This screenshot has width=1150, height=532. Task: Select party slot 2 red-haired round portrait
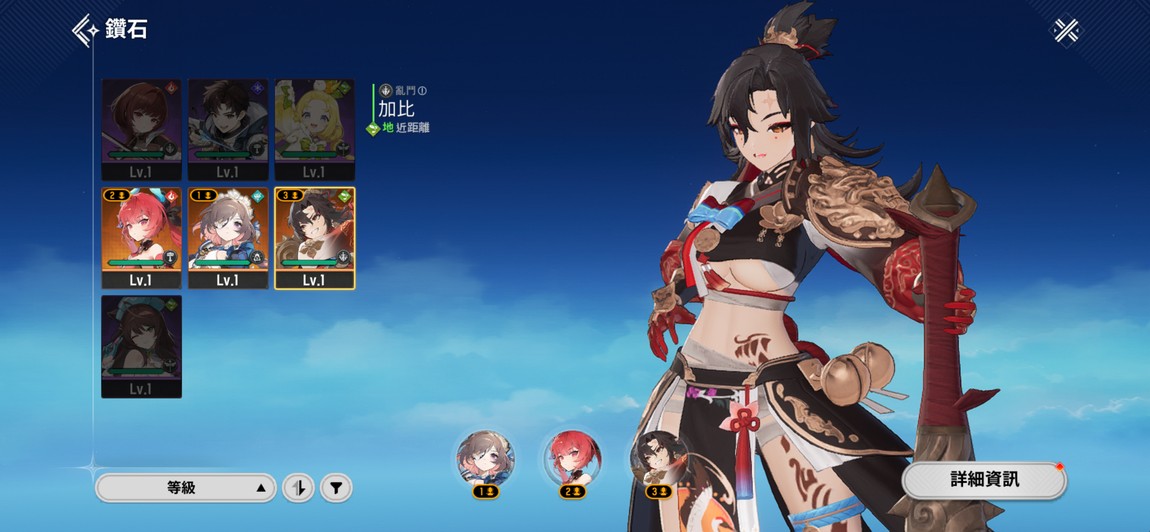pyautogui.click(x=572, y=459)
